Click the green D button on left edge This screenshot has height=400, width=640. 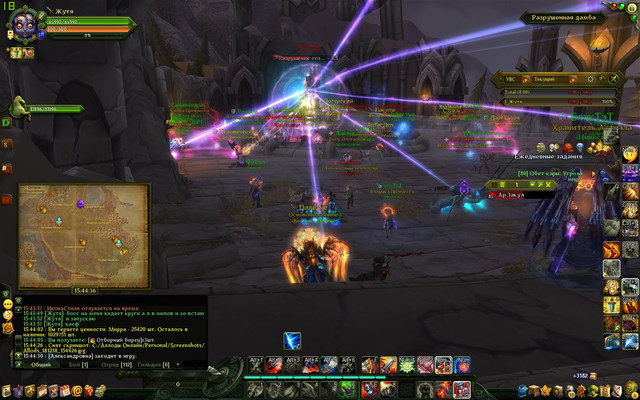(6, 122)
